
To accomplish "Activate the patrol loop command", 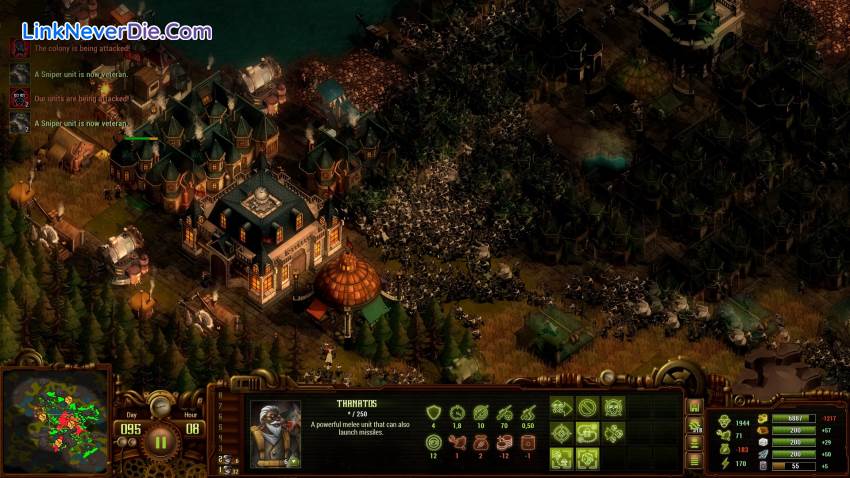I will click(588, 433).
